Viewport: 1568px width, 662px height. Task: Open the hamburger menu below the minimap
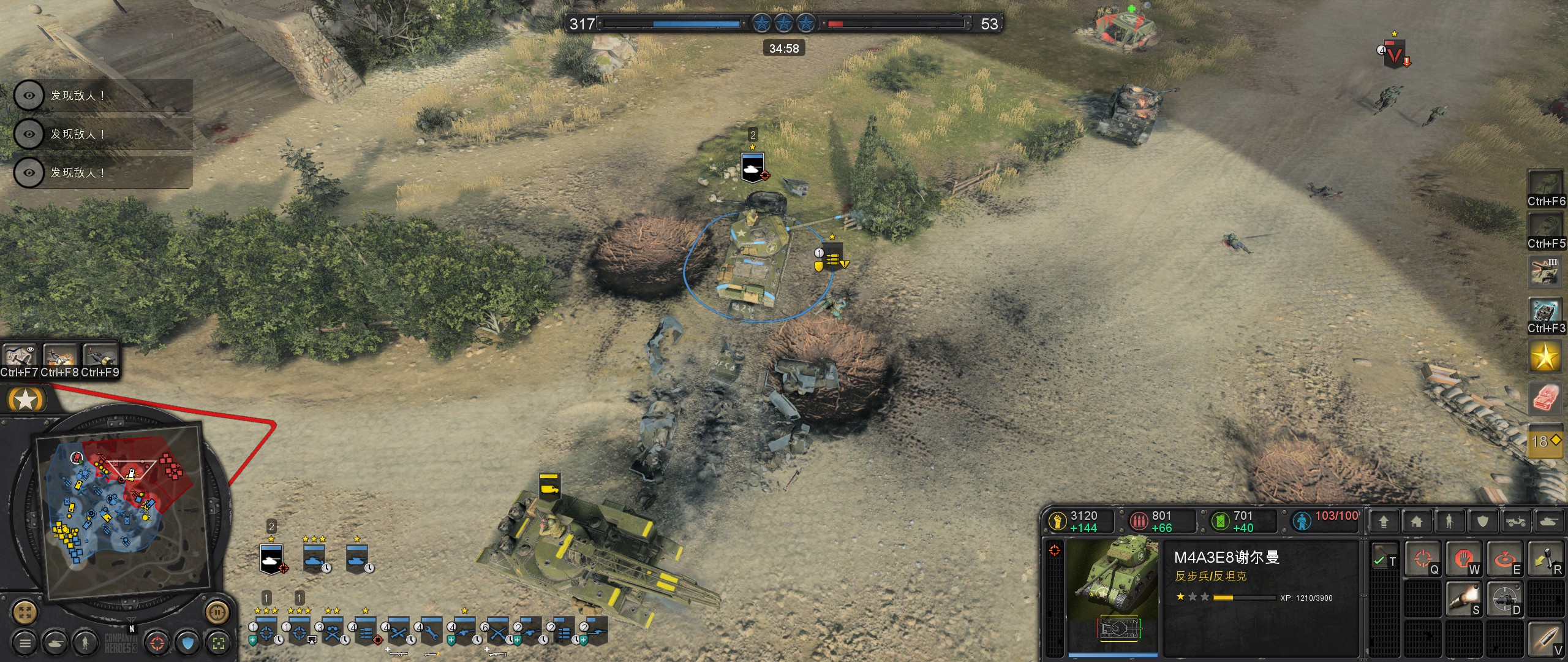(25, 643)
